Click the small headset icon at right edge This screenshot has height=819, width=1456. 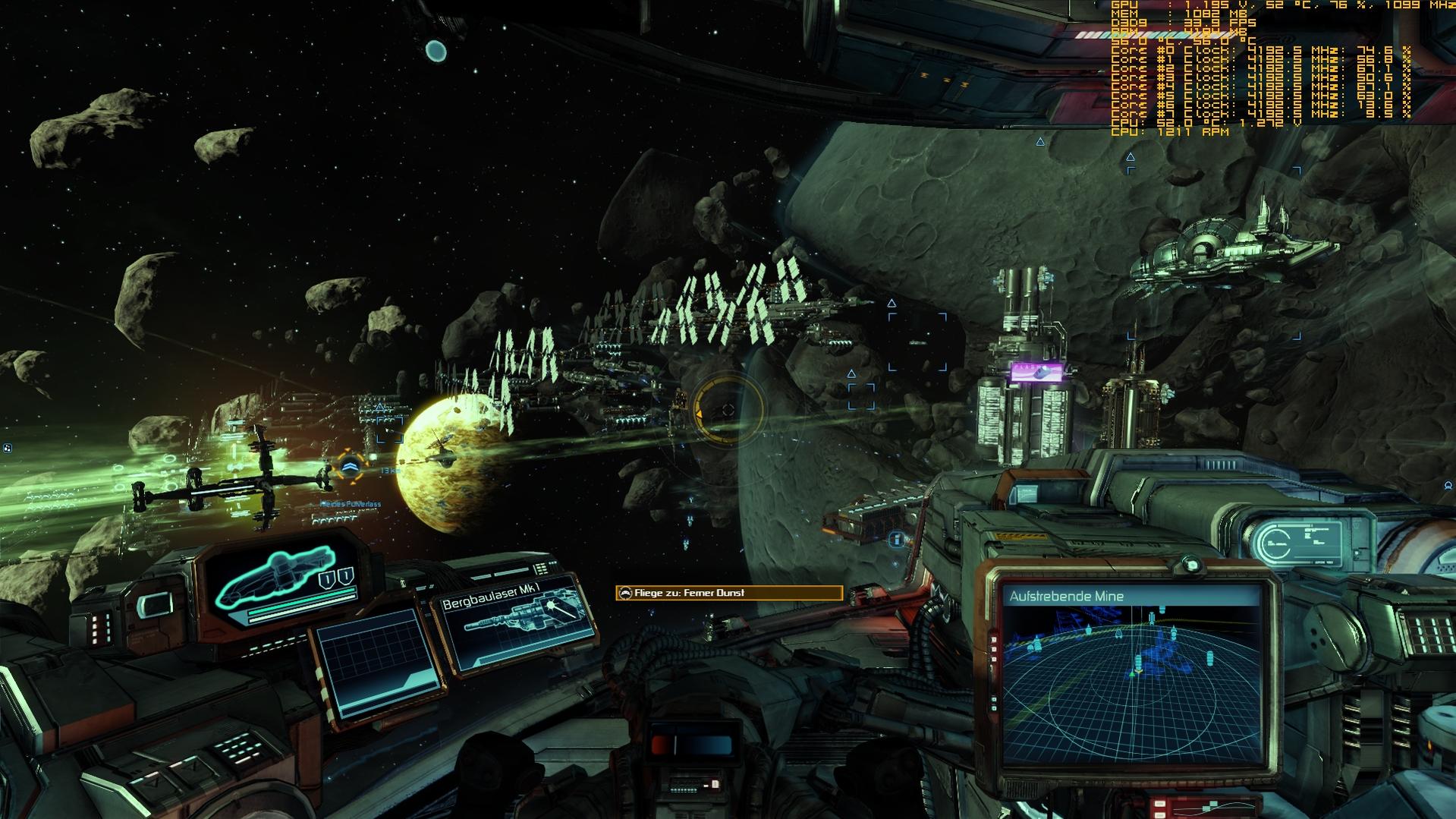point(1448,485)
